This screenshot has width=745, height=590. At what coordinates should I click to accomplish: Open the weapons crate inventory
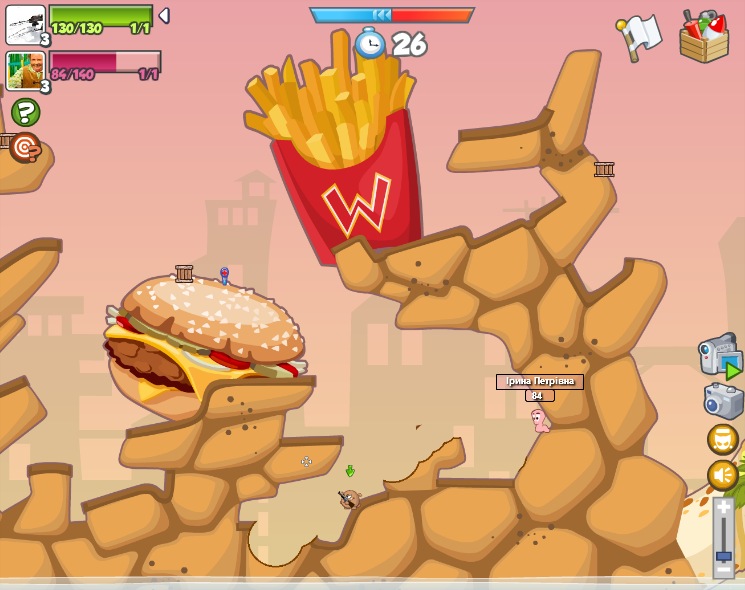click(704, 37)
